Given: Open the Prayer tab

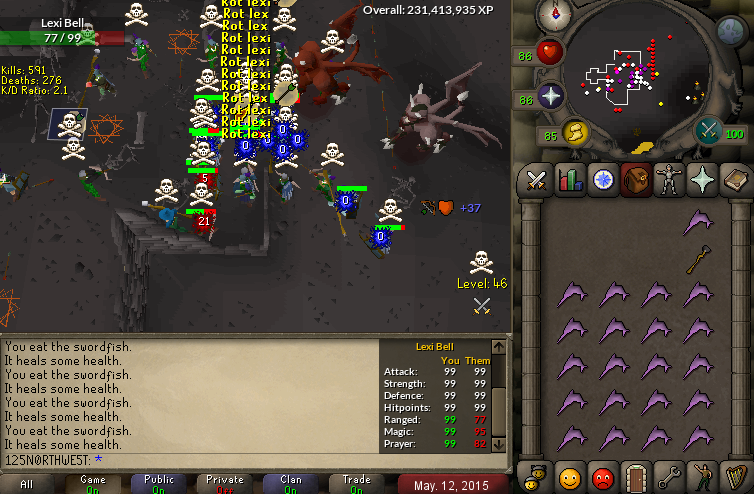Looking at the screenshot, I should [703, 180].
